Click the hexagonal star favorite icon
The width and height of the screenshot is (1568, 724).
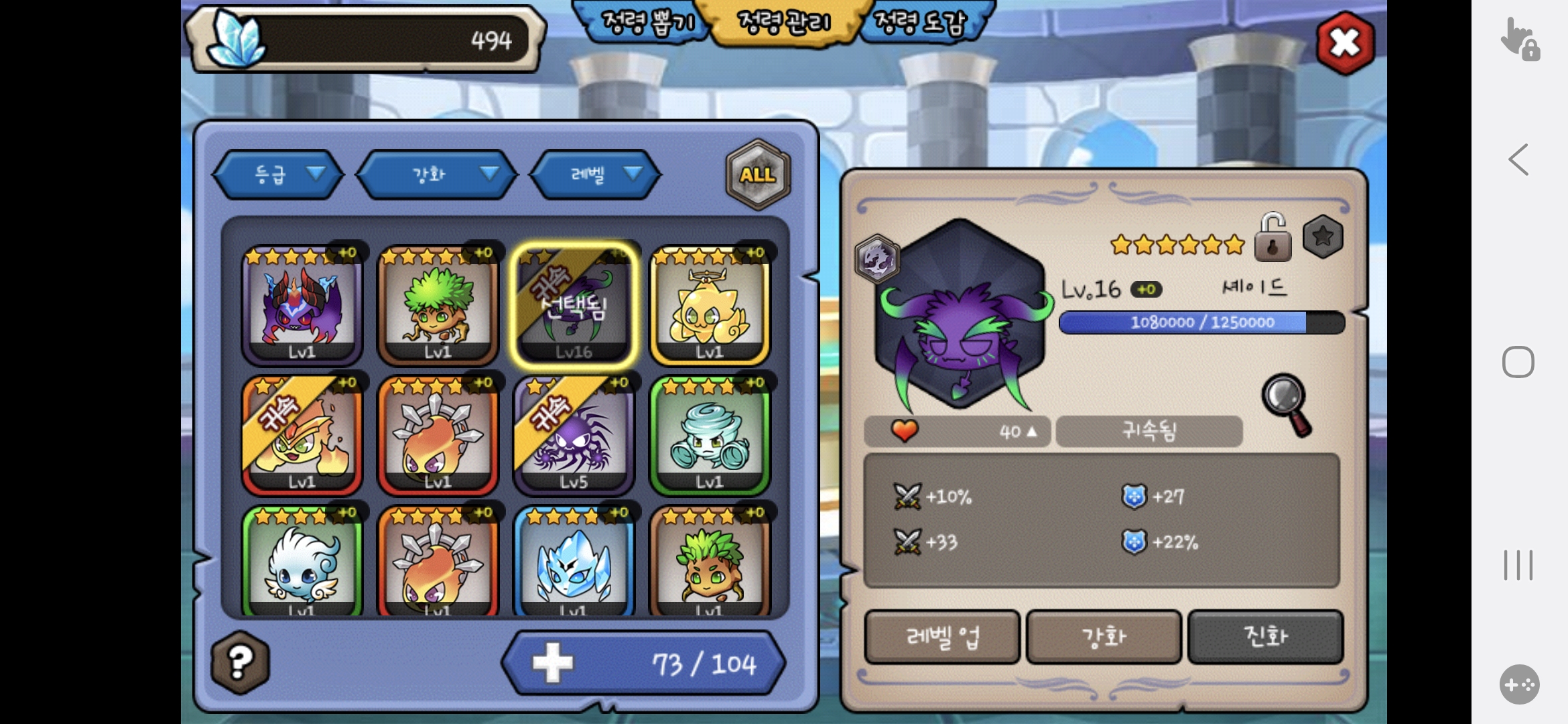(1323, 237)
